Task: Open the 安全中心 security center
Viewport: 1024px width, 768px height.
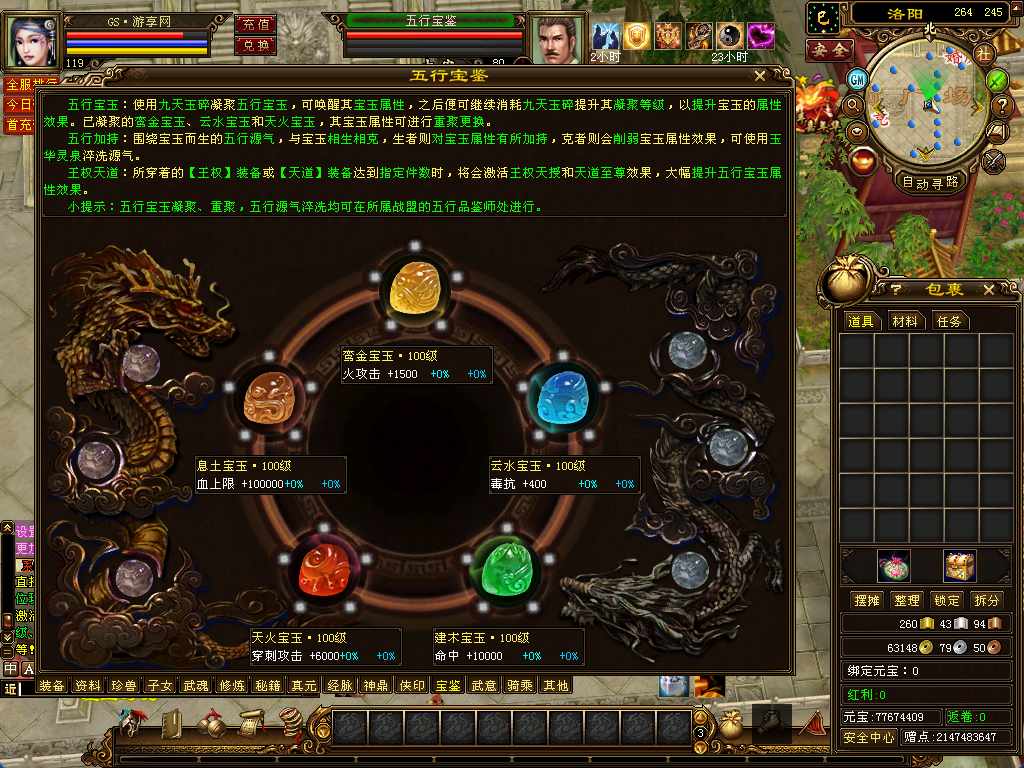Action: (868, 737)
